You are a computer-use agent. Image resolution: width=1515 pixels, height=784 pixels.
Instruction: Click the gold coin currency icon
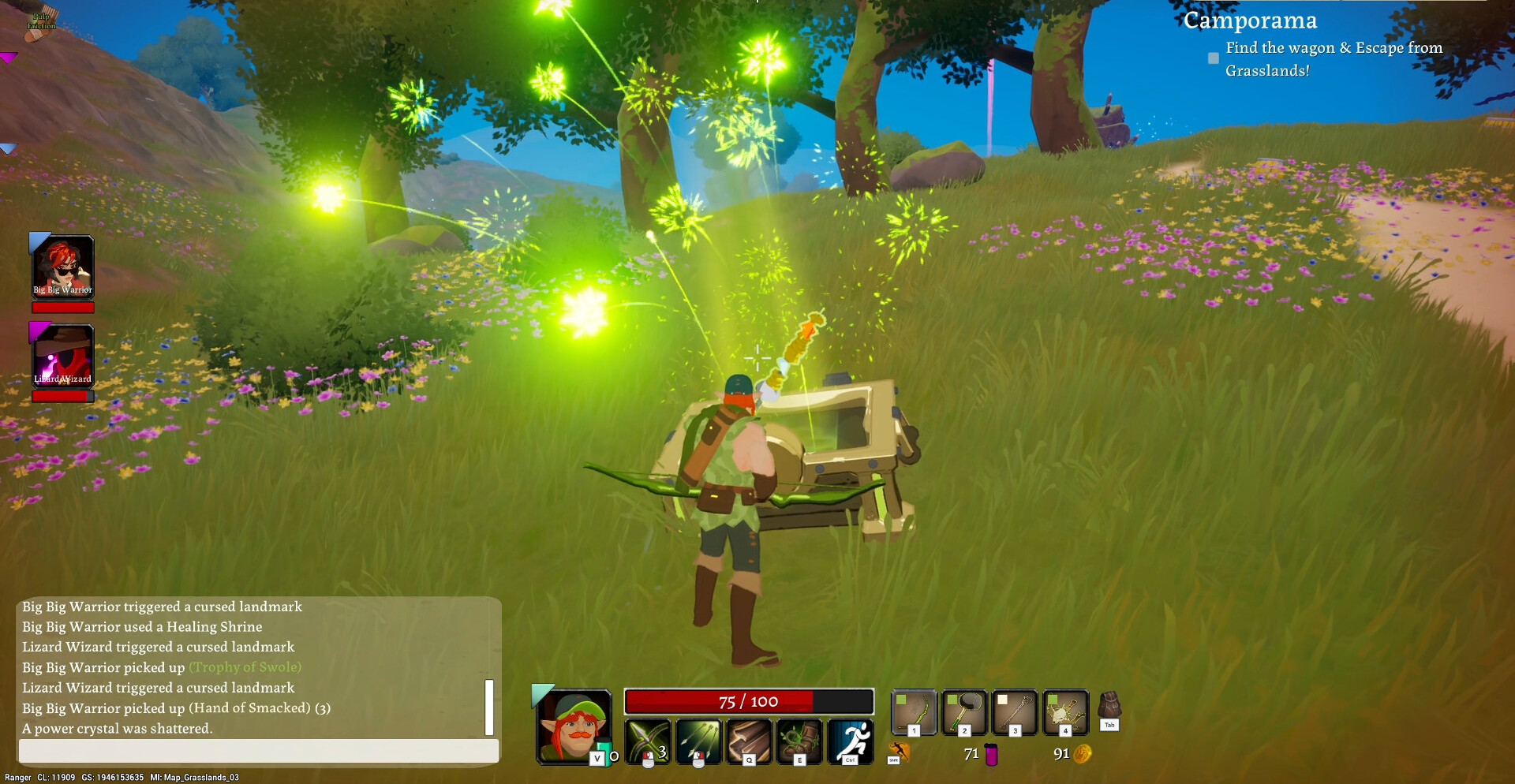point(1083,754)
